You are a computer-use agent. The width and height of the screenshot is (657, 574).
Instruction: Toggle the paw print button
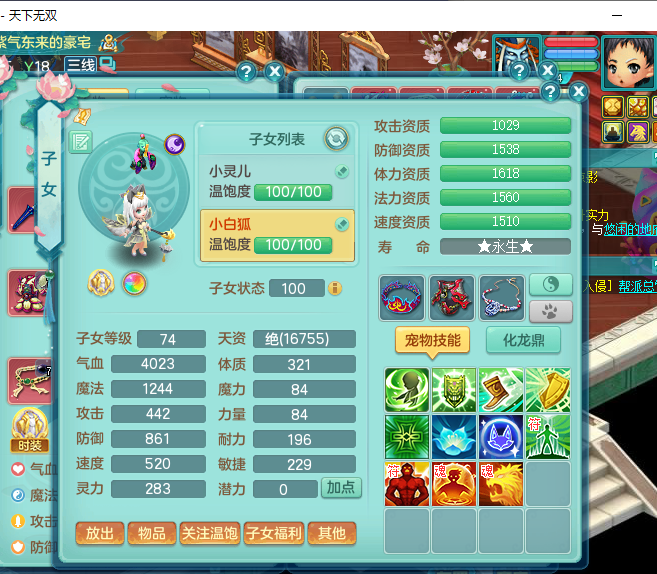click(x=550, y=311)
